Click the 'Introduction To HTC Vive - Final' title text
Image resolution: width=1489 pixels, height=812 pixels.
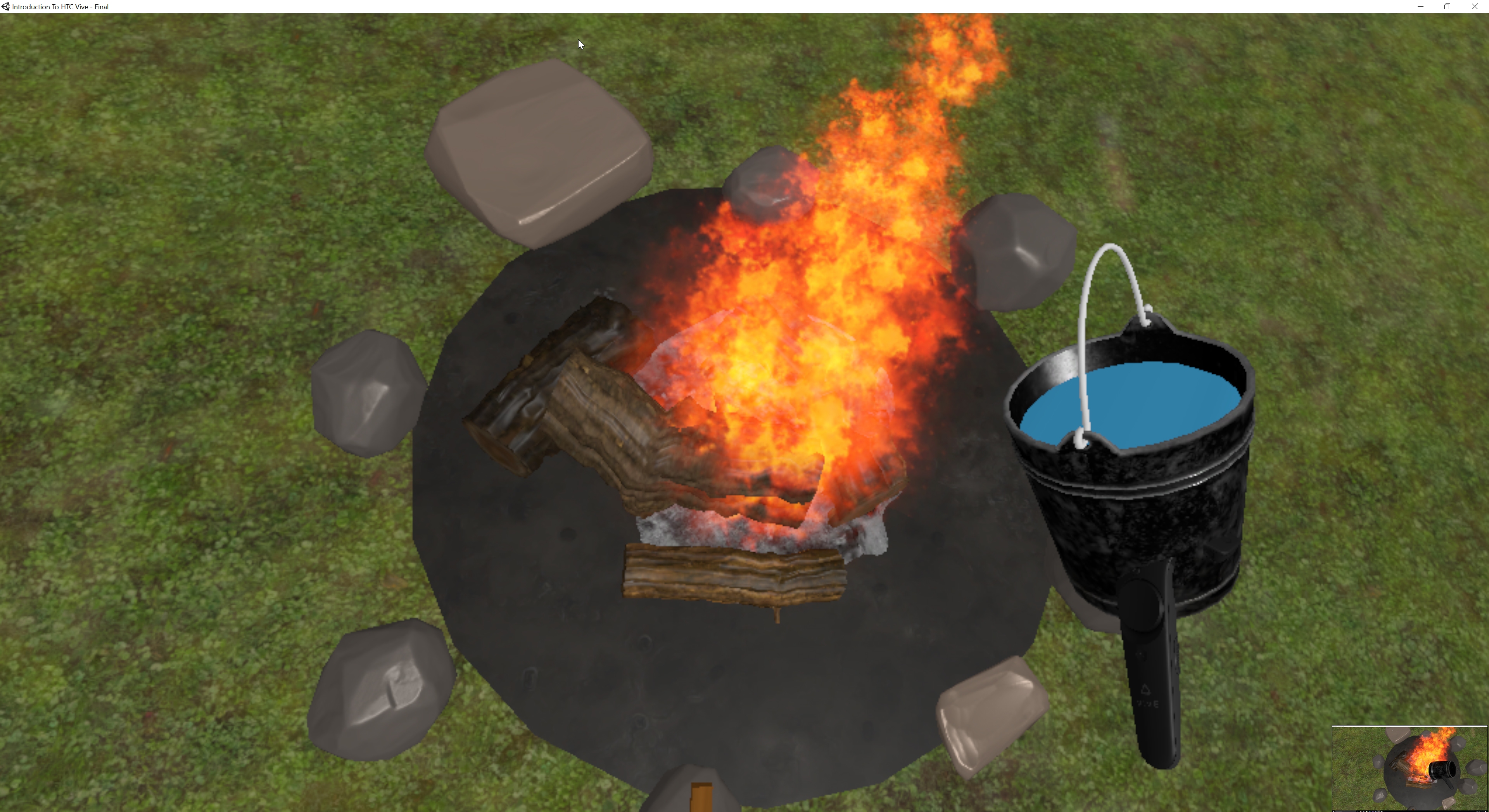(x=61, y=6)
